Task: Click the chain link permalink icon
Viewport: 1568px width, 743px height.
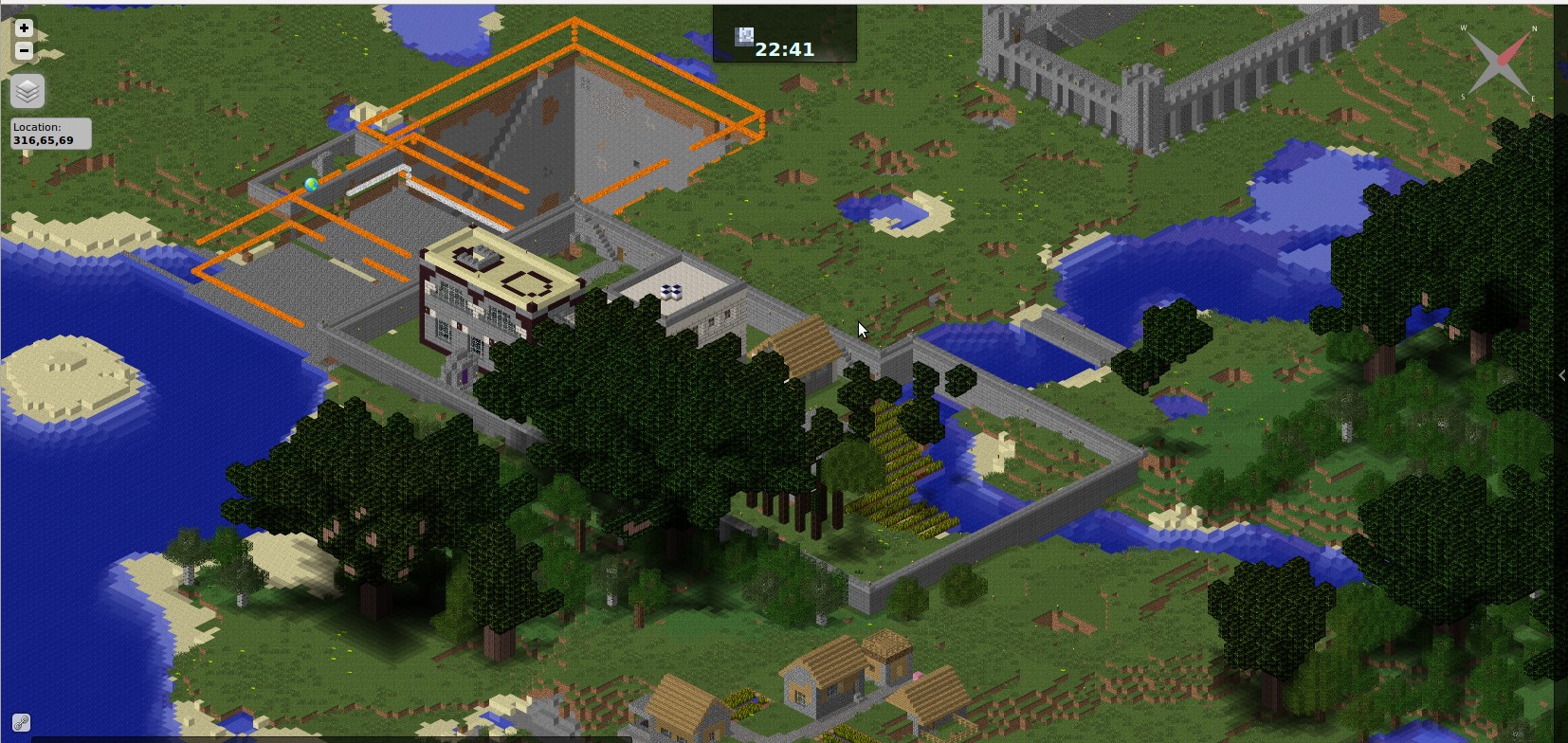Action: 21,723
